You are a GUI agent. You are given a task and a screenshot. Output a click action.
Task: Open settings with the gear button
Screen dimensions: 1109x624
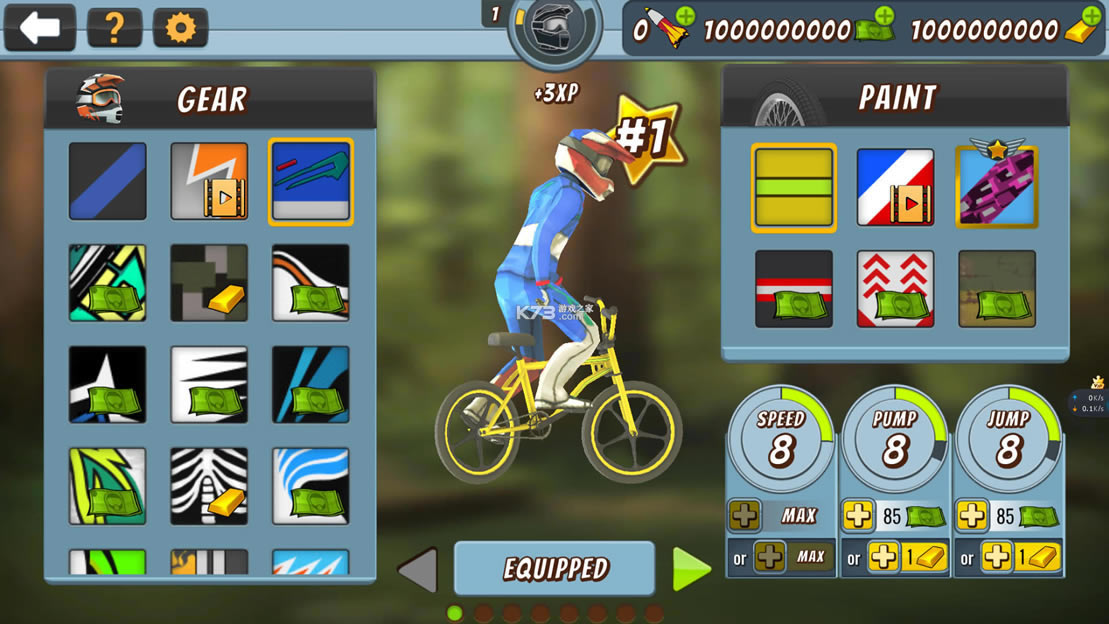pos(180,27)
